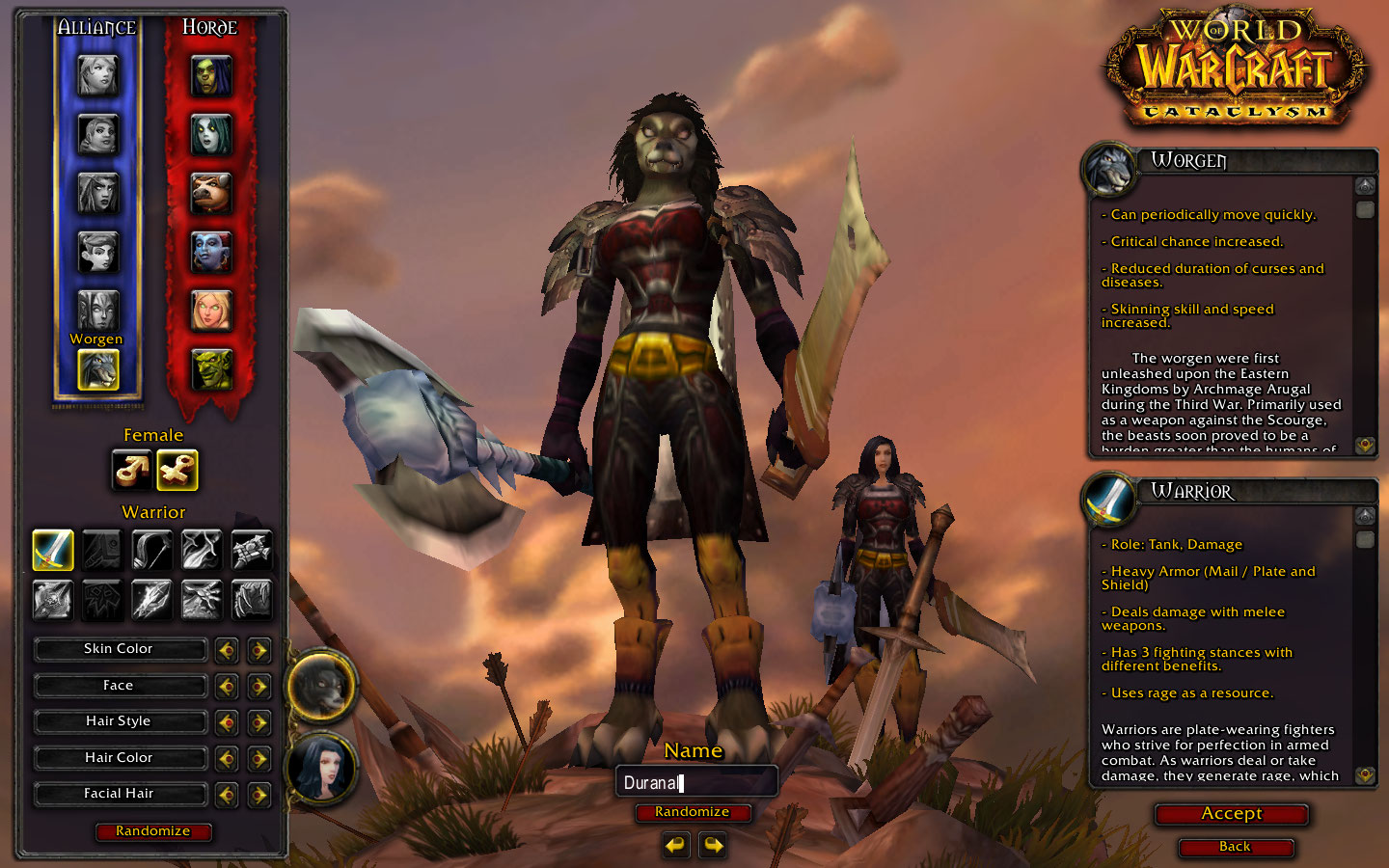Randomize the character's appearance

pyautogui.click(x=153, y=831)
